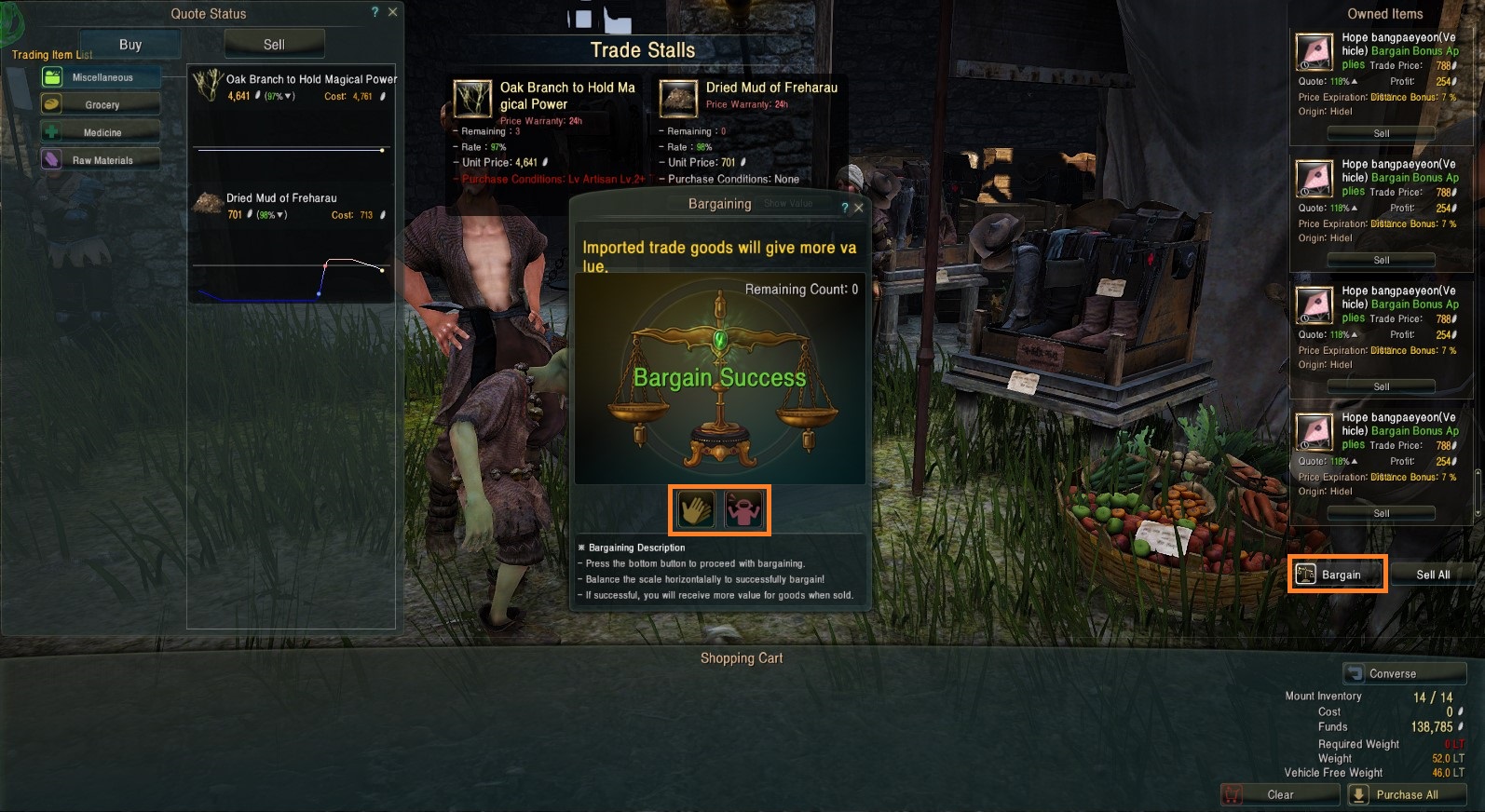Click the Bargain button
This screenshot has height=812, width=1485.
[1338, 575]
